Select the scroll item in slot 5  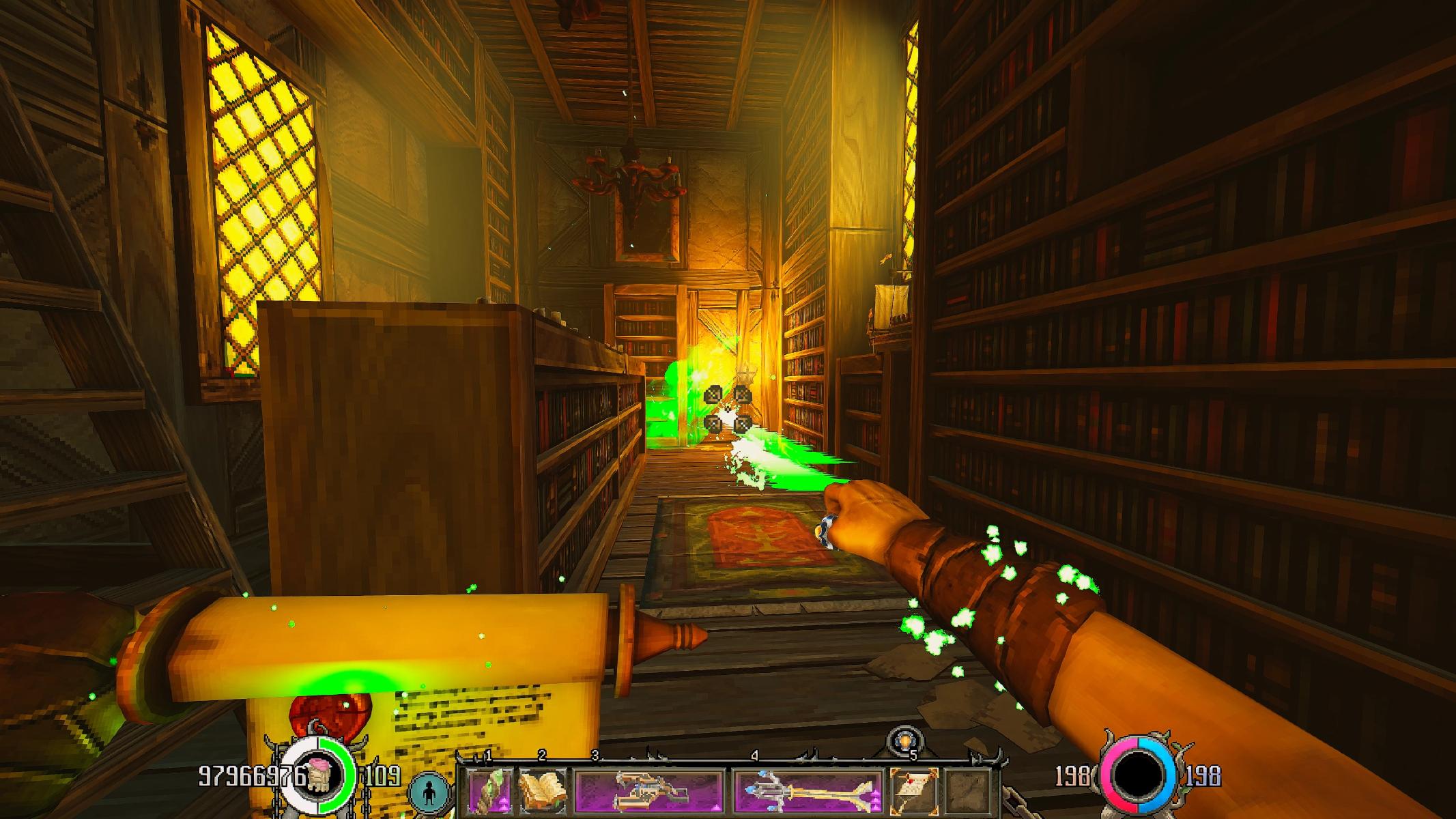[914, 790]
